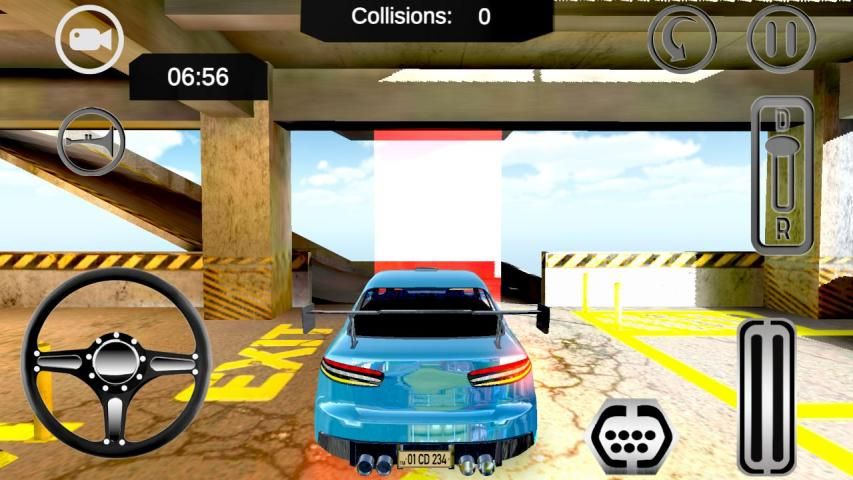Toggle the D/R gear shifter
Screen dimensions: 853x480
point(783,173)
